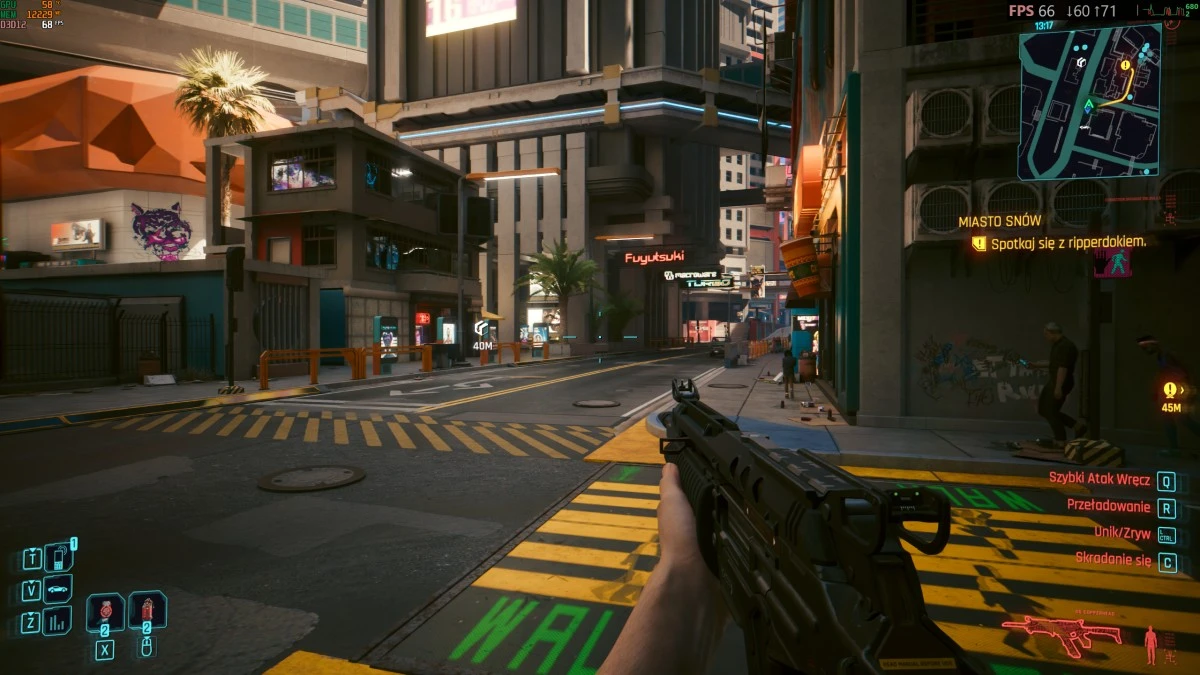Click the city minimap
Screen dimensions: 1200x675
tap(1089, 101)
